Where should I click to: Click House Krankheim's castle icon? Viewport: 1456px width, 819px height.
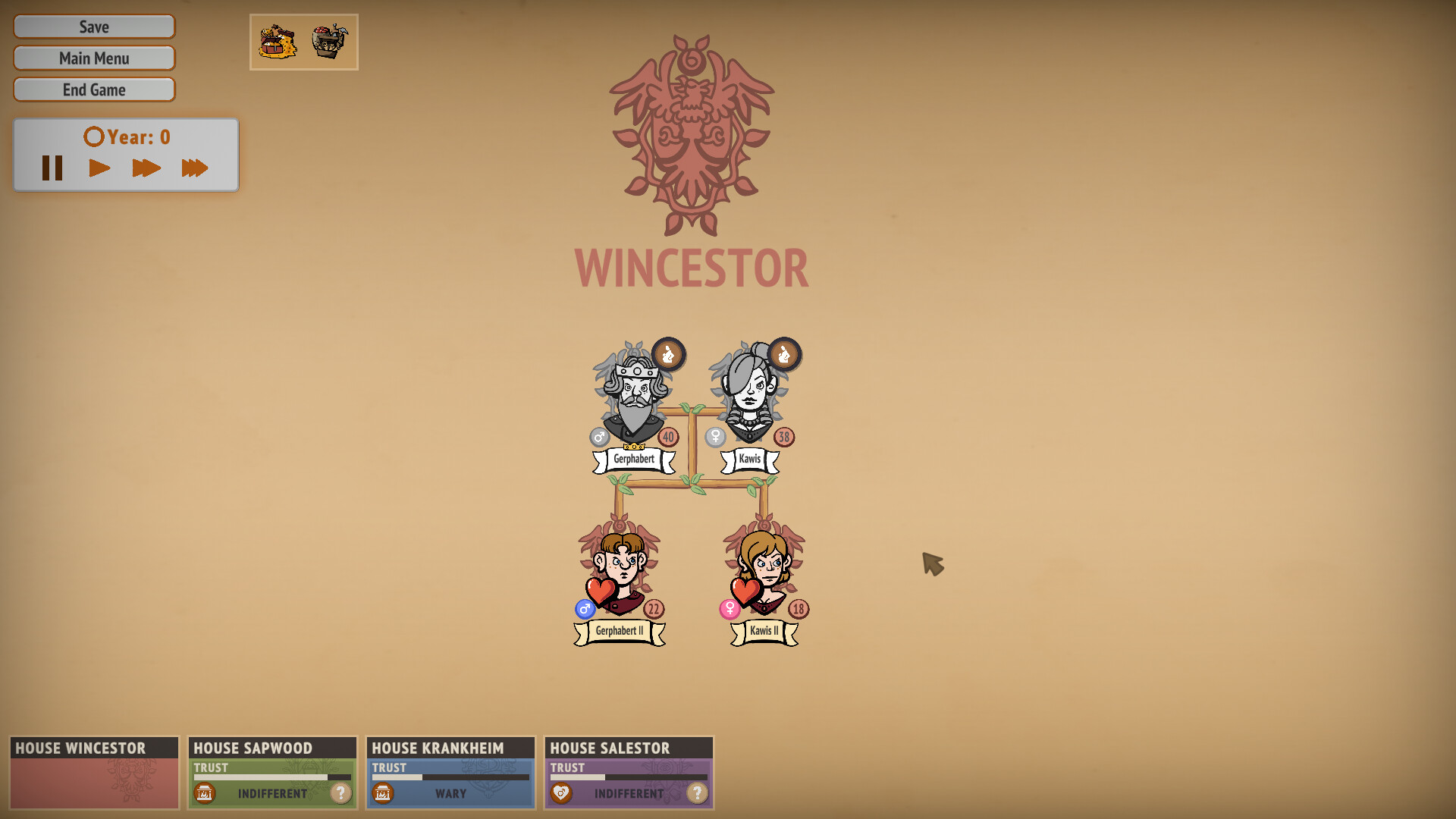(383, 793)
